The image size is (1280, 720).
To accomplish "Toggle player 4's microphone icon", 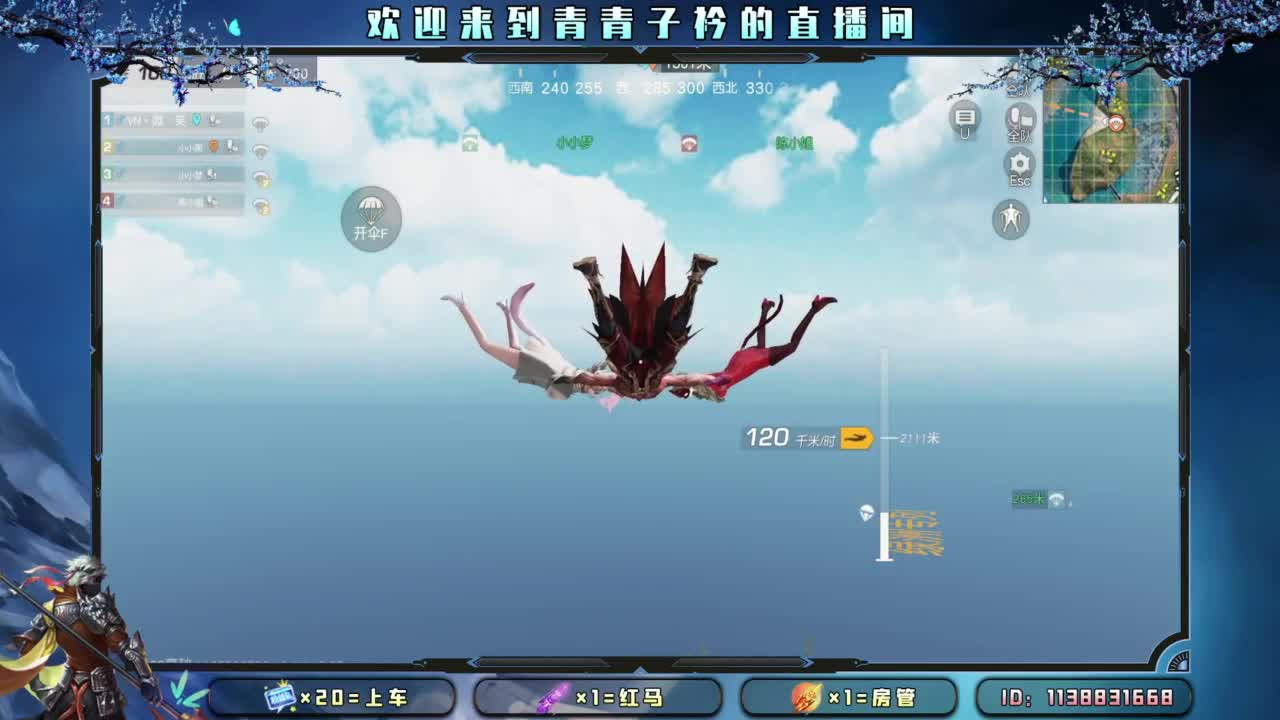I will click(x=210, y=201).
